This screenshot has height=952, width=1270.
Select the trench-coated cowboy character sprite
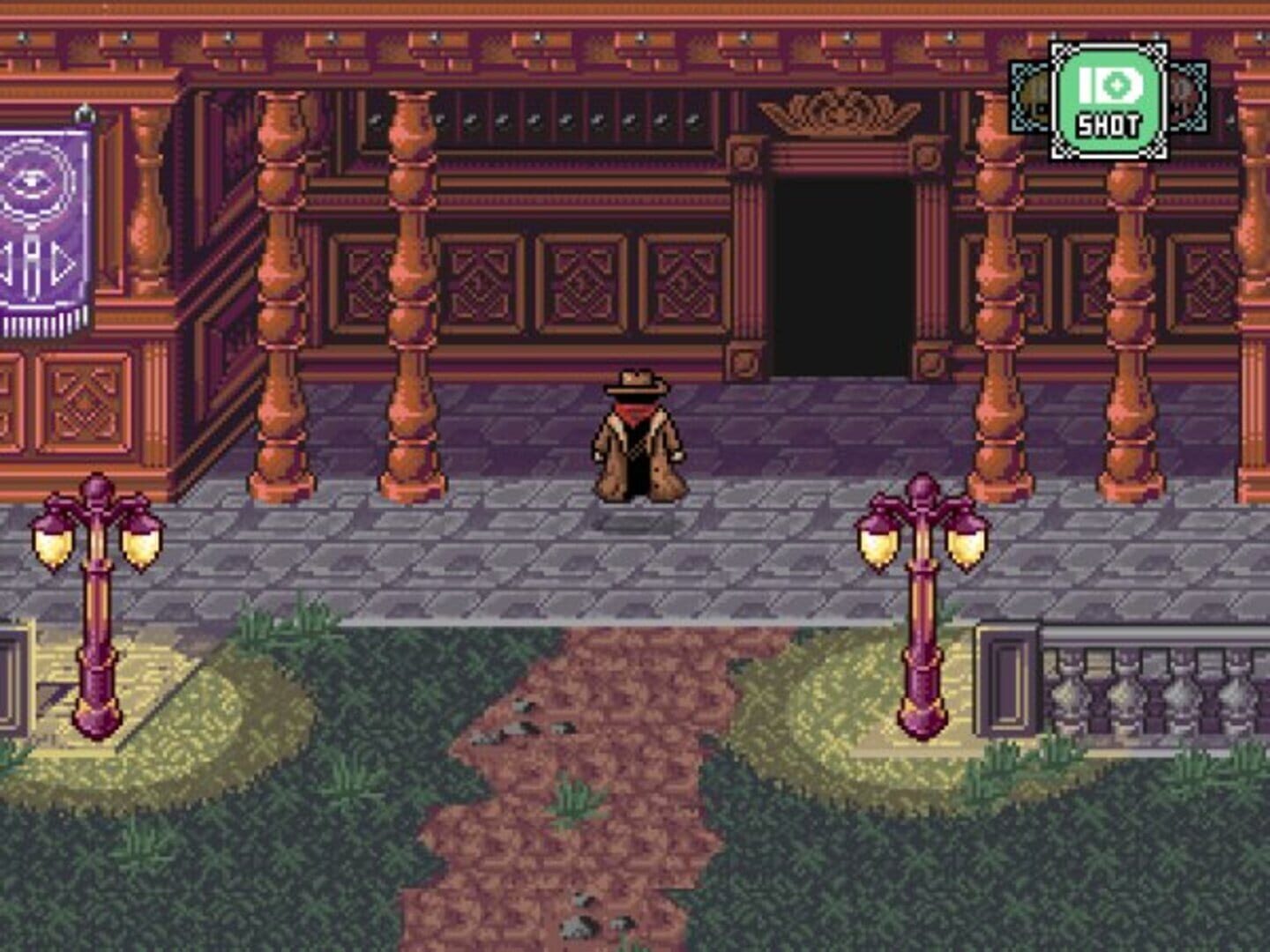tap(639, 432)
